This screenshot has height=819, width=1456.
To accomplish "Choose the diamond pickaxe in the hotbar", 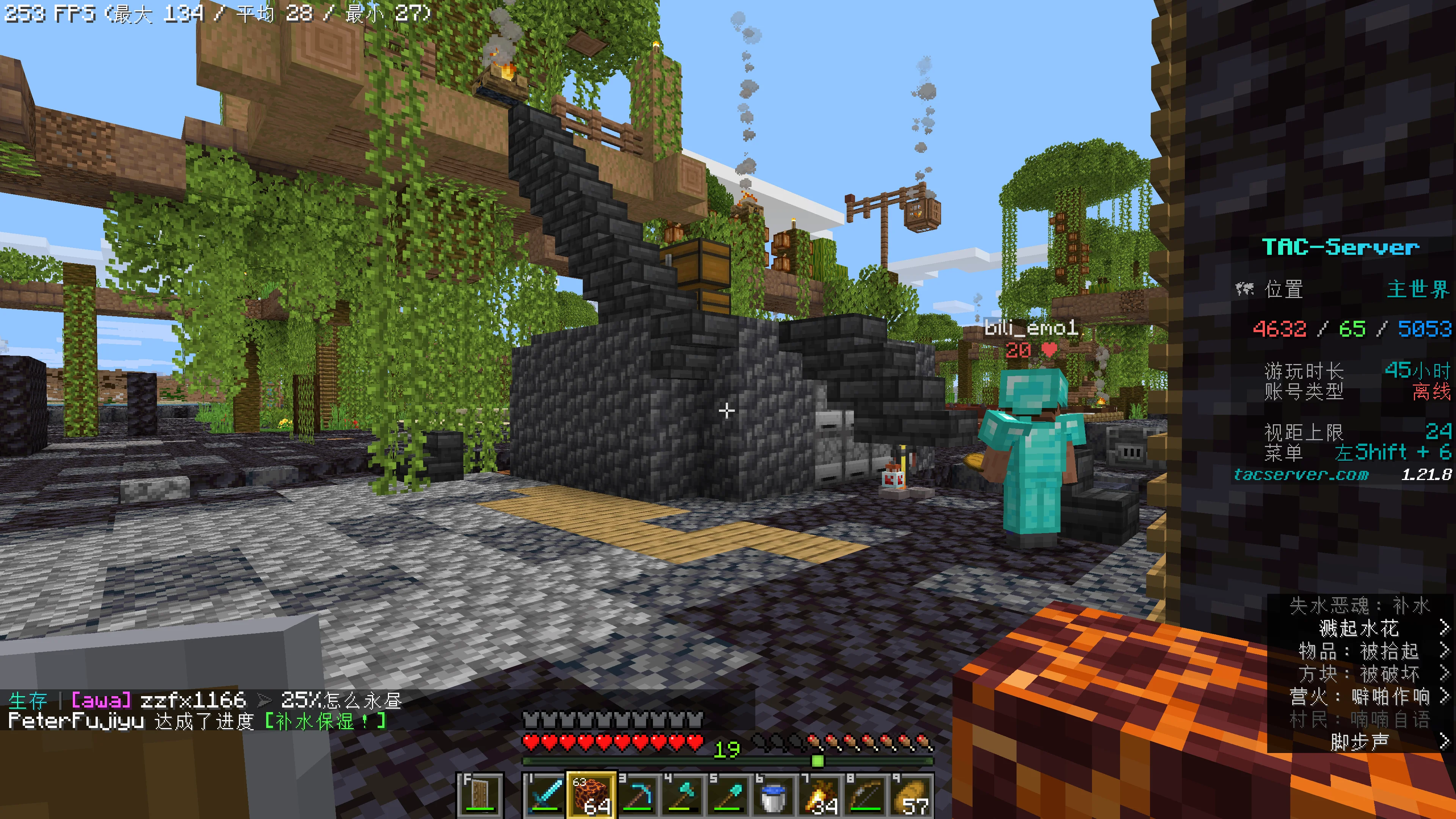I will pos(637,794).
